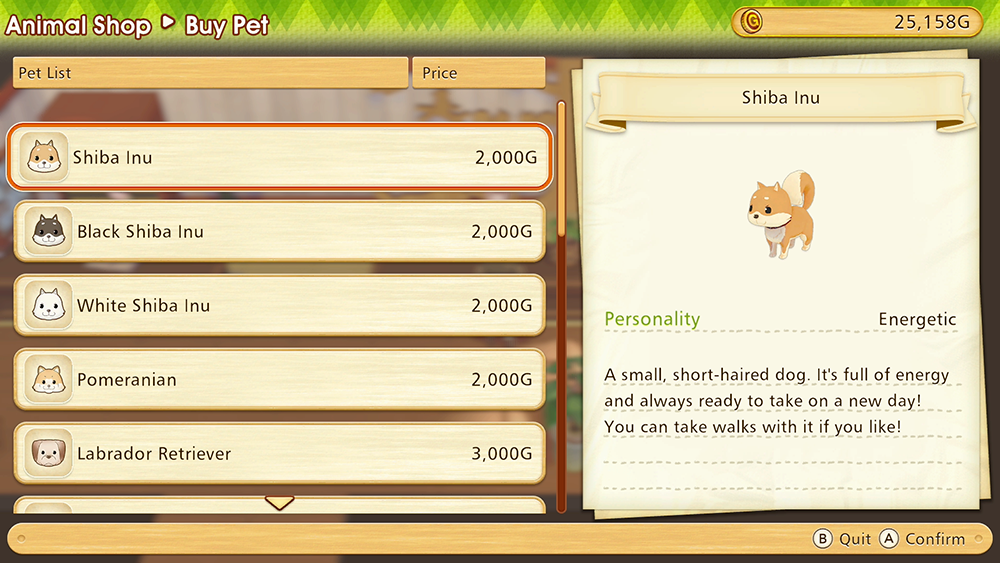Select the Shiba Inu pet row
This screenshot has height=563, width=1000.
[x=280, y=158]
